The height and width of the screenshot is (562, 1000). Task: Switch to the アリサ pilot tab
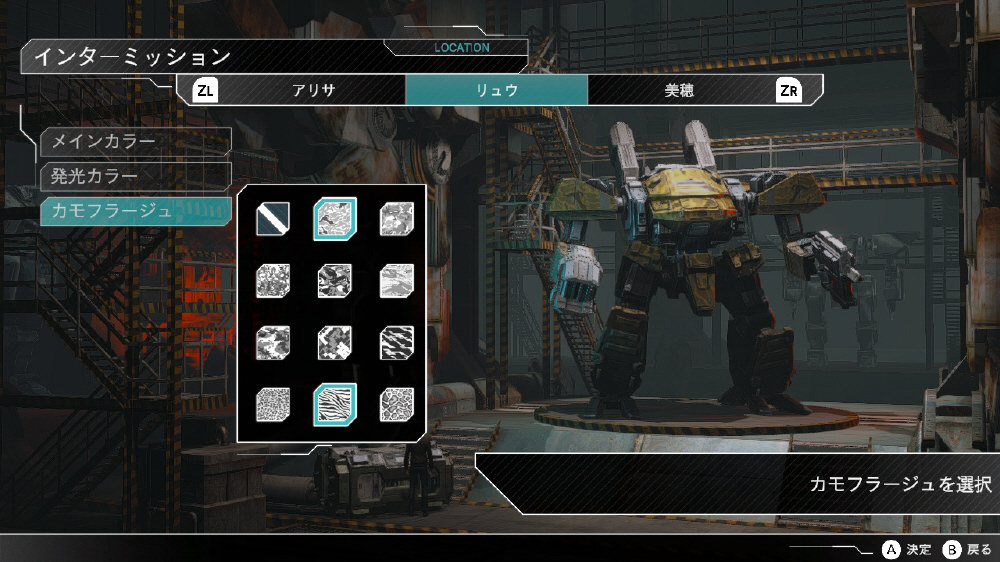pos(313,90)
